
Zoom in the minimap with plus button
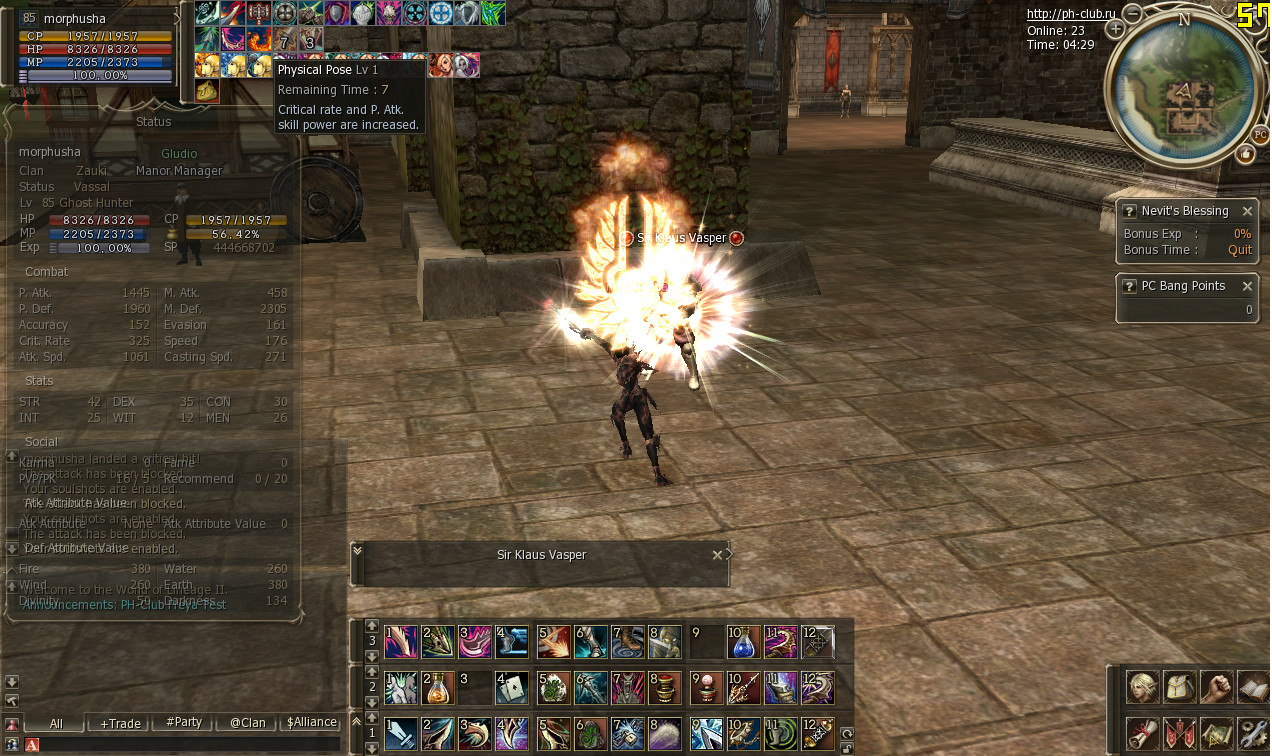pos(1116,29)
